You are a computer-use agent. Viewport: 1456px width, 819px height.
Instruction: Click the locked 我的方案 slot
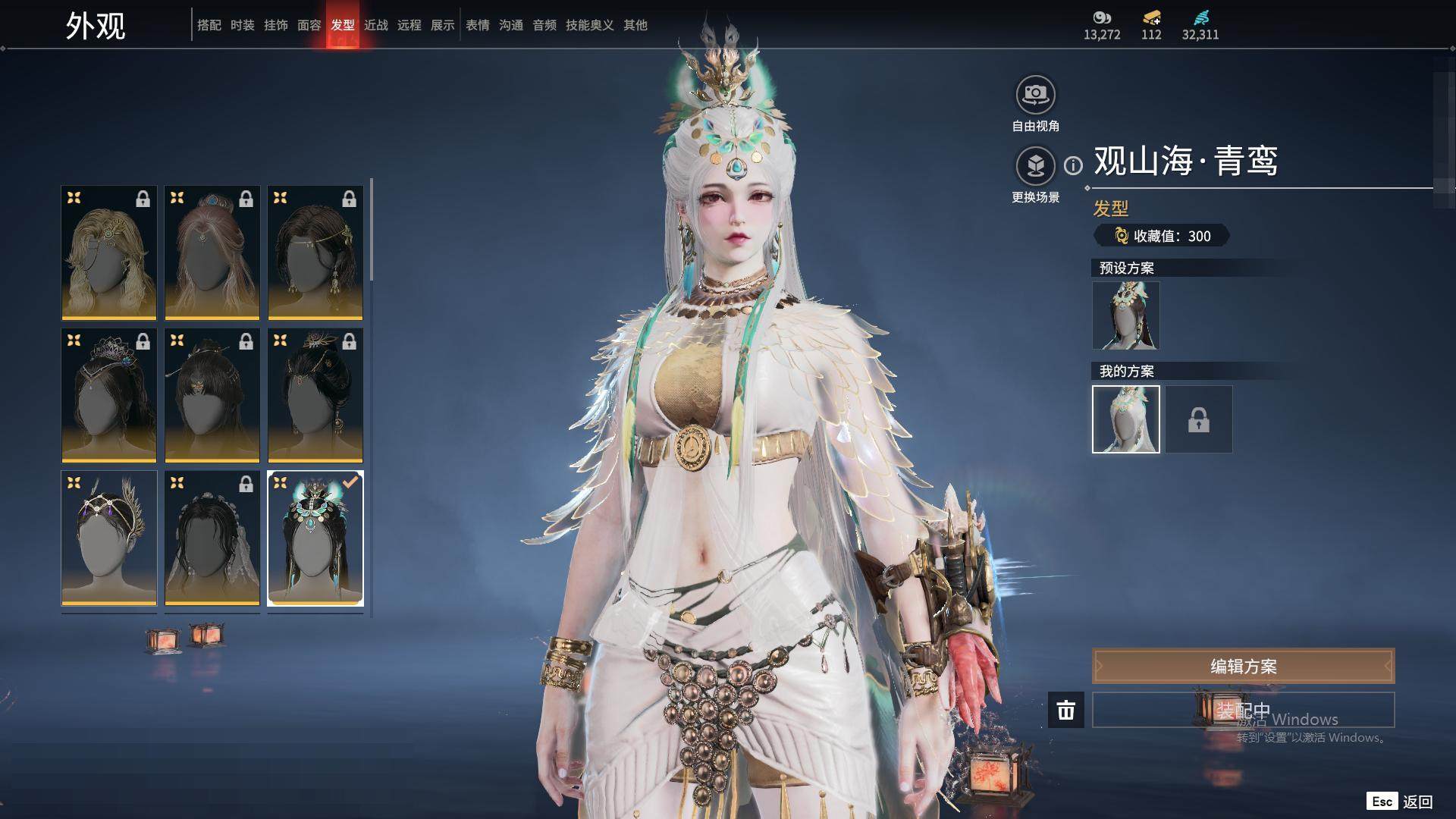(1198, 419)
